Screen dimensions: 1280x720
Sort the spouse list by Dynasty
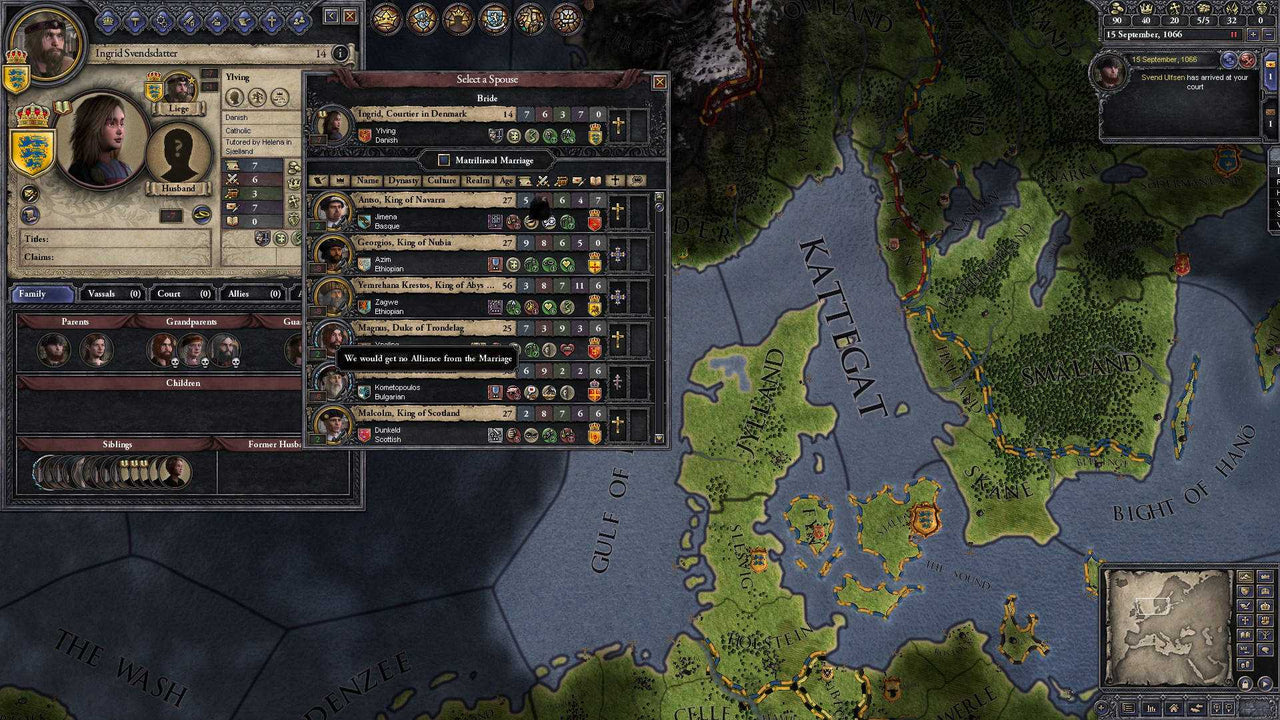(404, 181)
